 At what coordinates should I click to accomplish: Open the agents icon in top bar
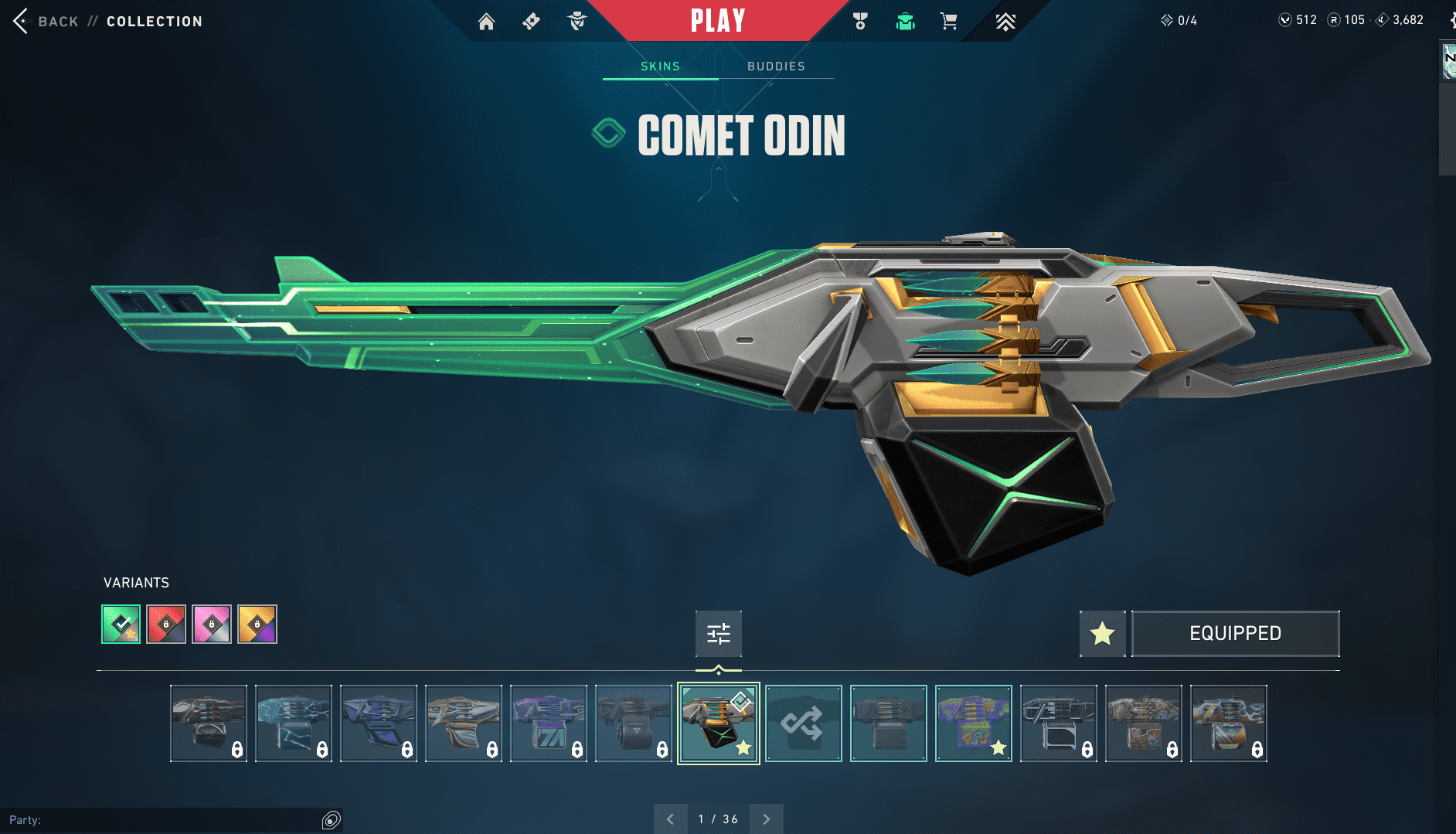[577, 22]
